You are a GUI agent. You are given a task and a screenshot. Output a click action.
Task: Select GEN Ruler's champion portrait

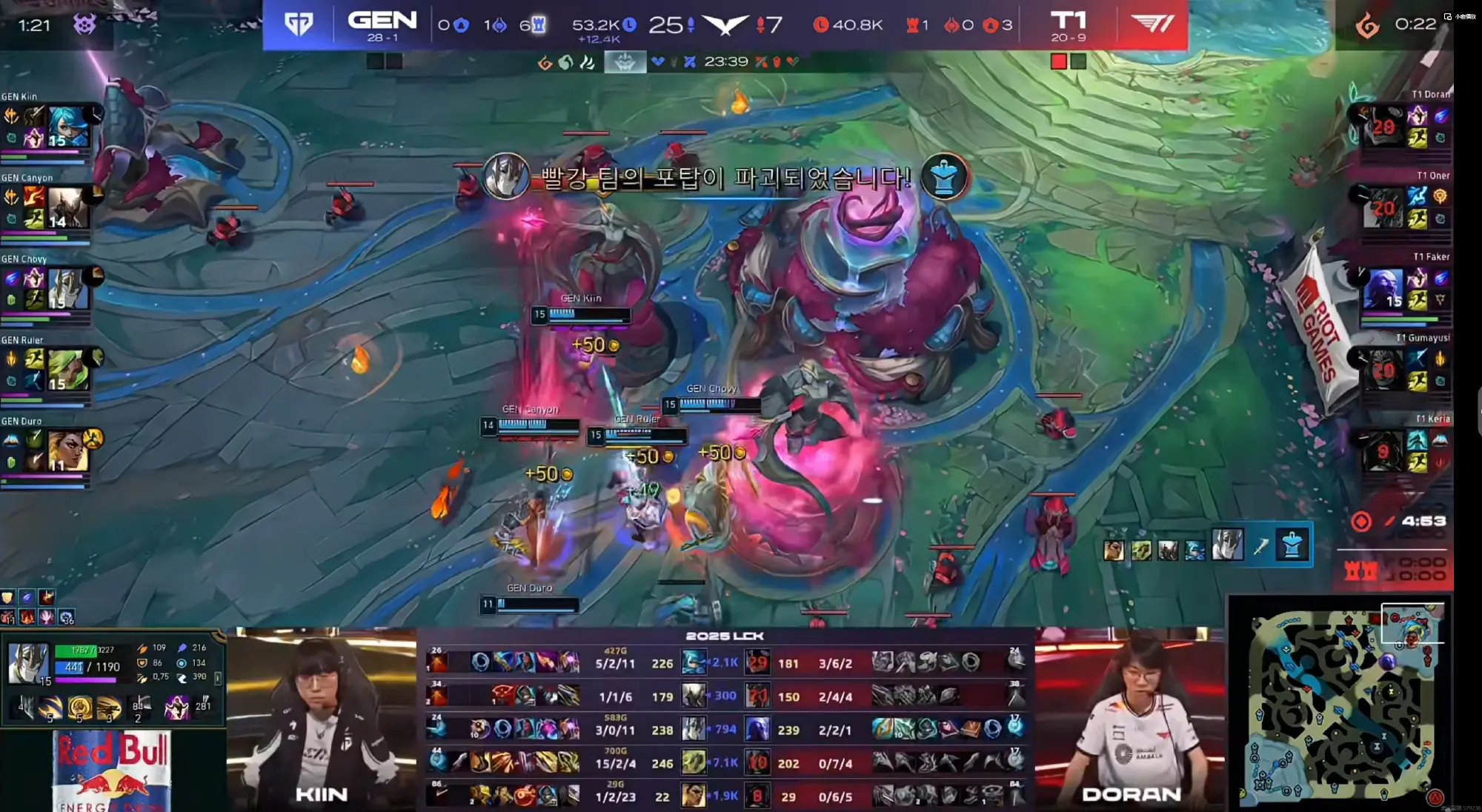coord(68,370)
